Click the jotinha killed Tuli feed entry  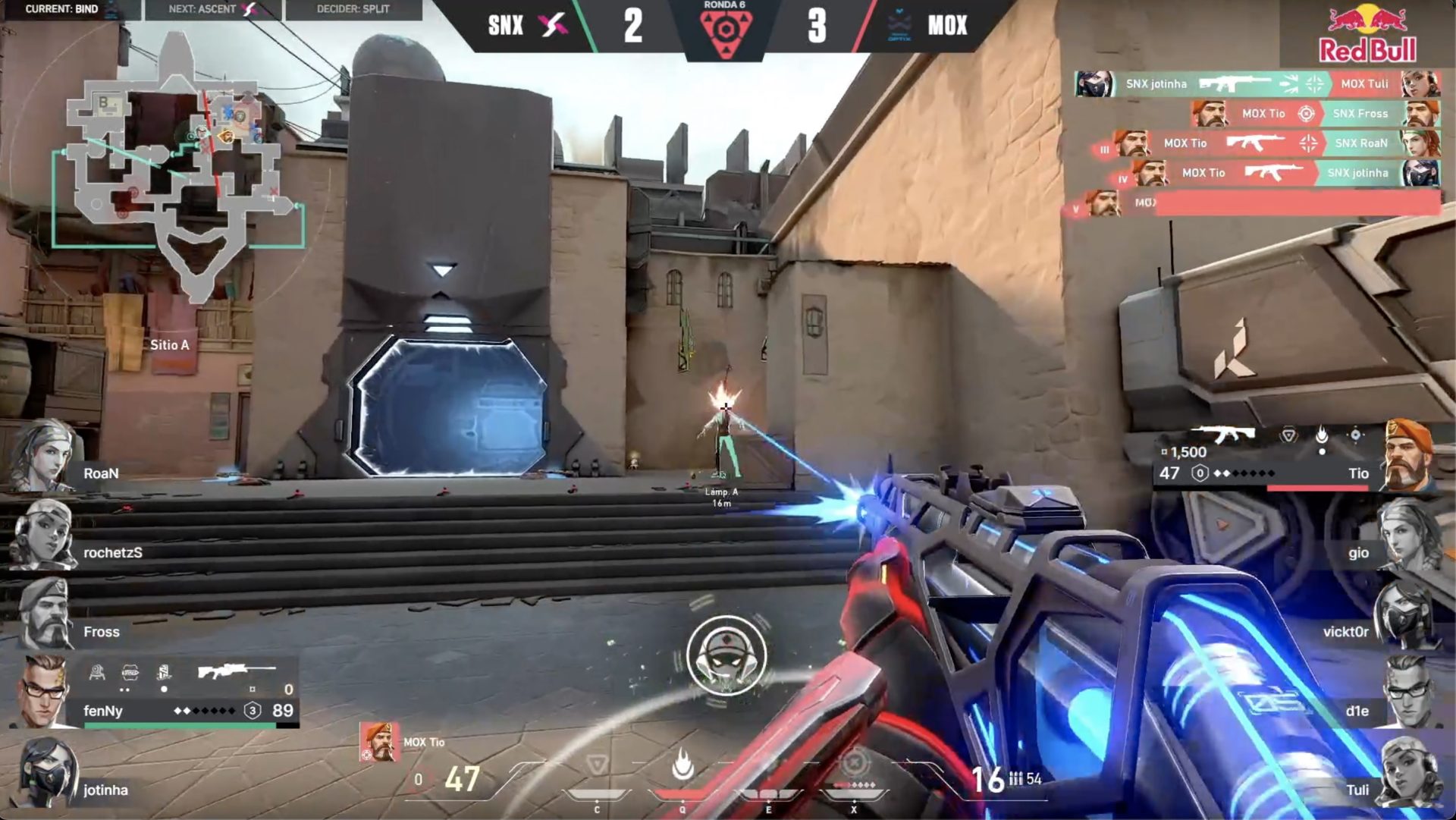1257,83
